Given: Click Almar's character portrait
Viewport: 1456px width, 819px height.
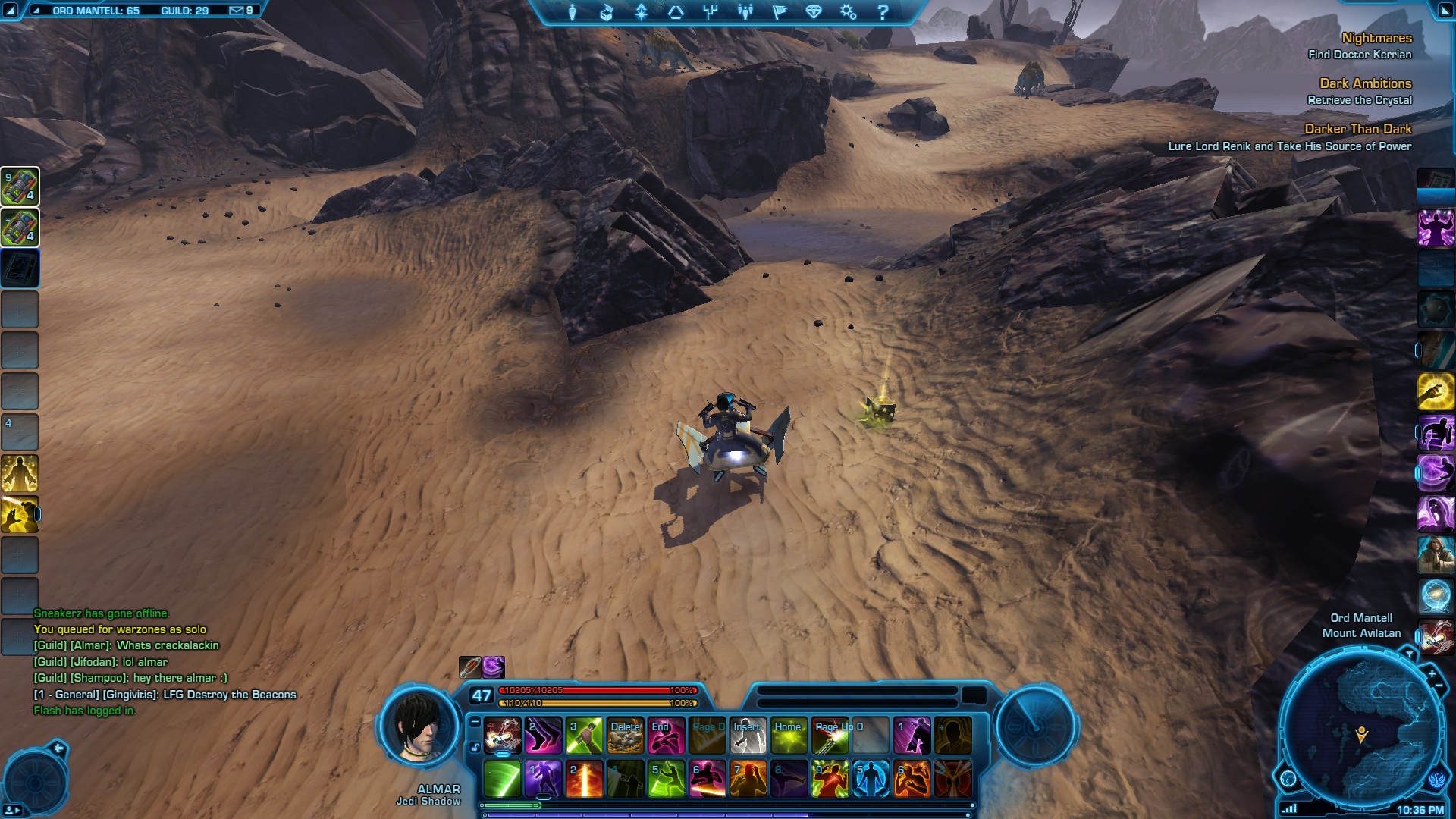Looking at the screenshot, I should click(421, 726).
